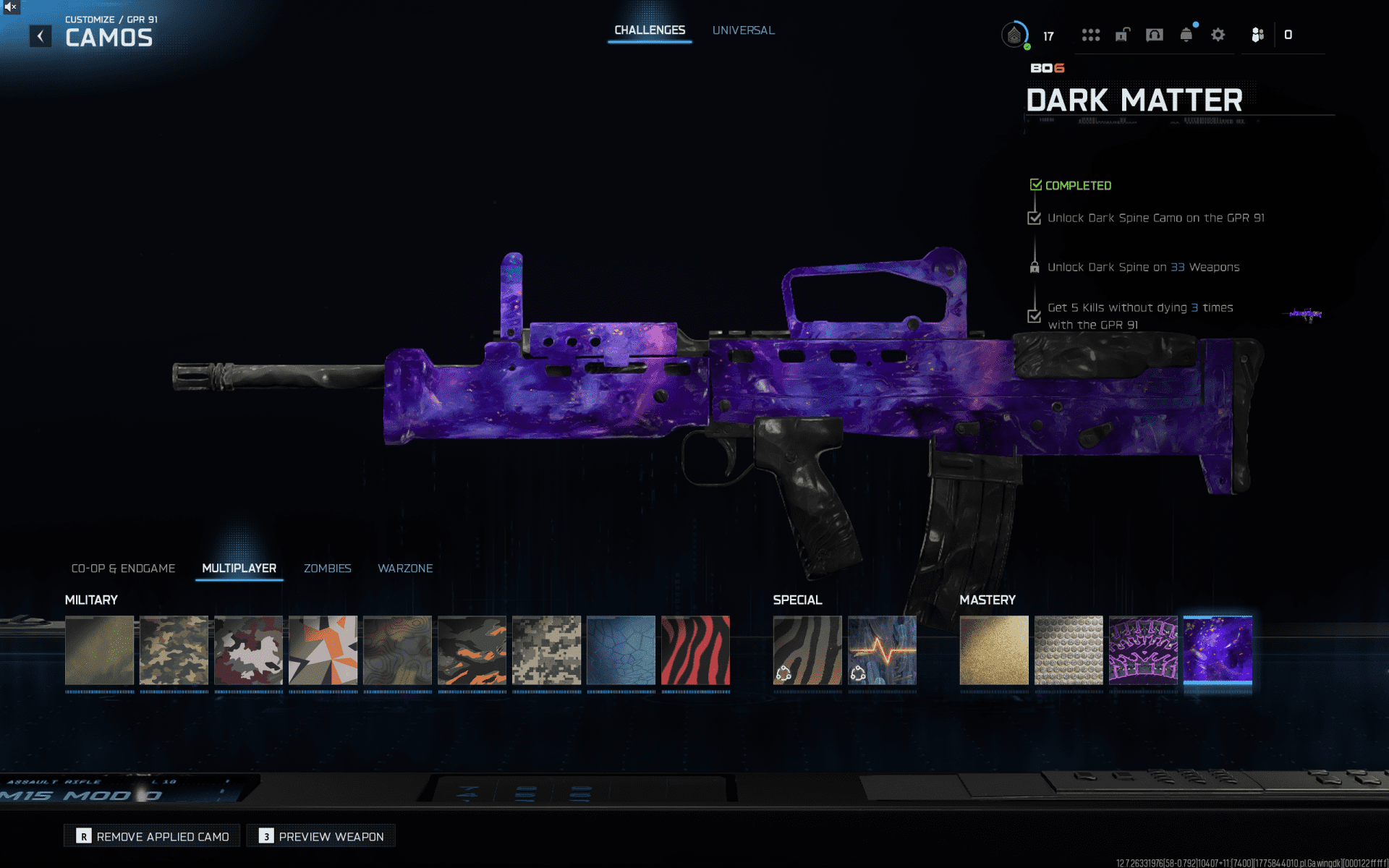Click Preview Weapon button
The height and width of the screenshot is (868, 1389).
click(320, 835)
